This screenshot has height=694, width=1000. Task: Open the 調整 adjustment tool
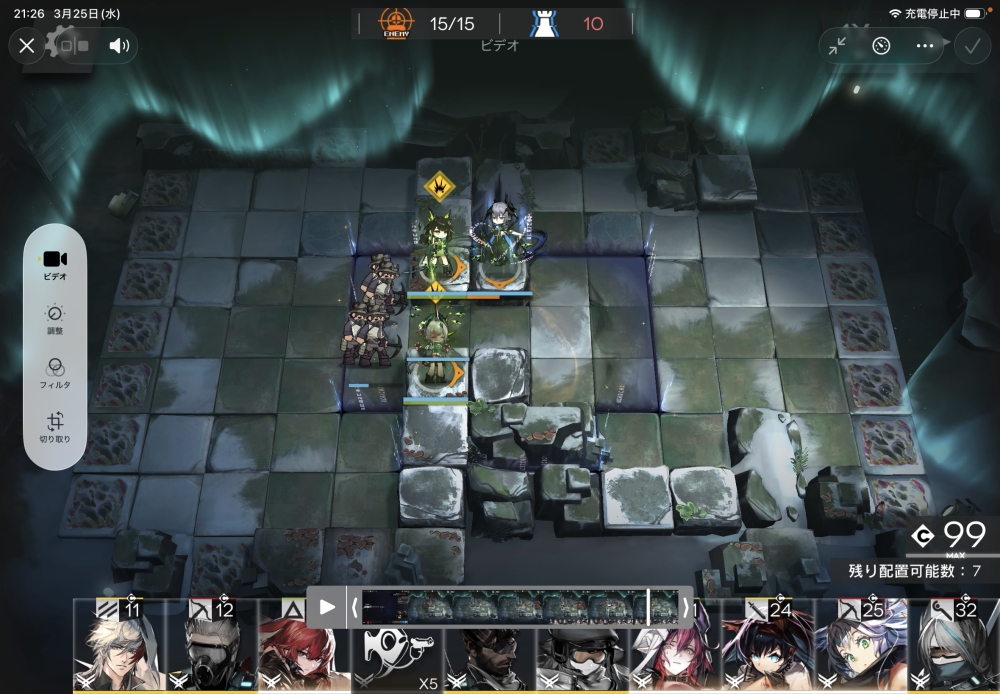point(55,319)
